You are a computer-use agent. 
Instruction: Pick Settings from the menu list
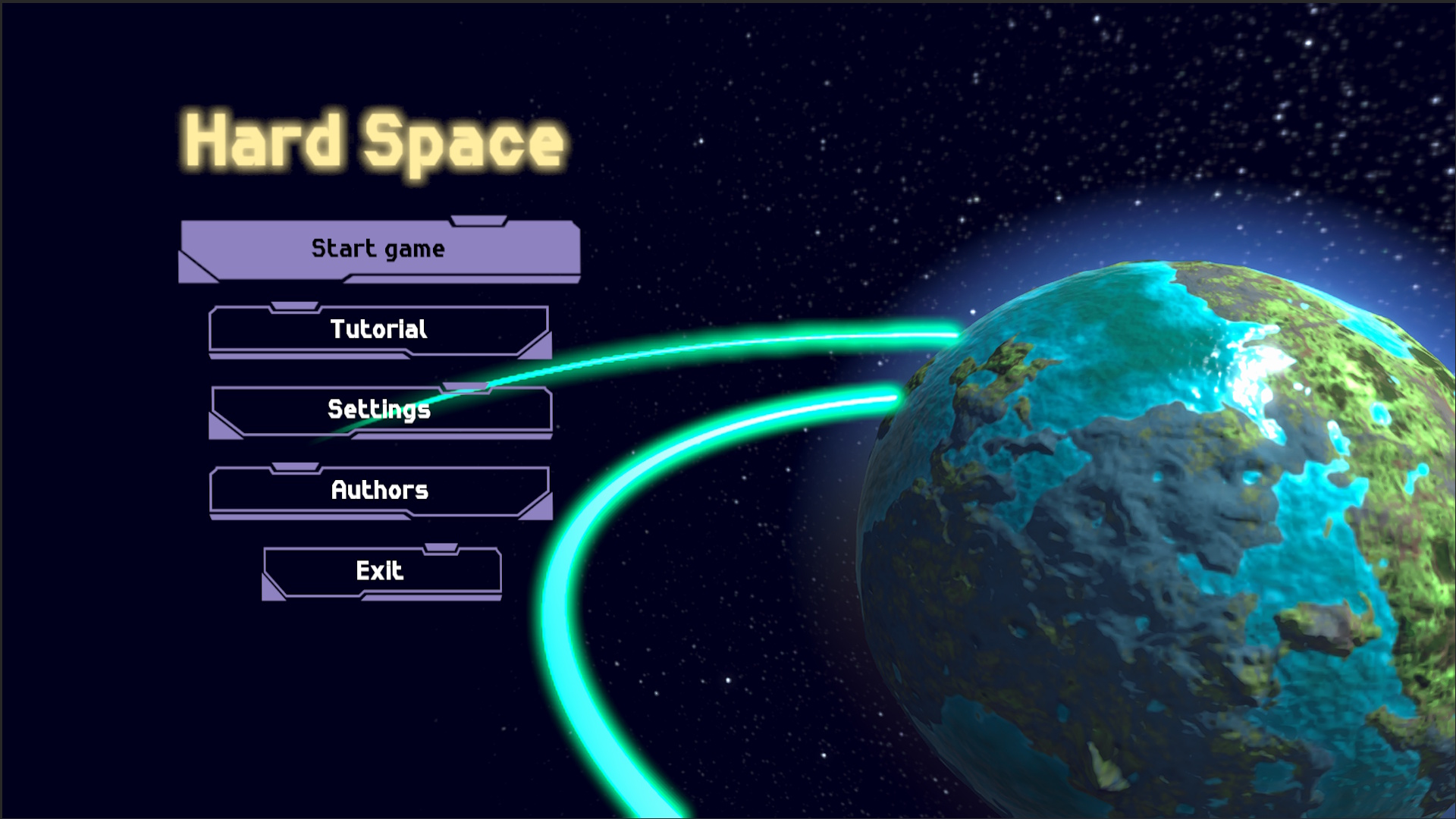pyautogui.click(x=379, y=409)
